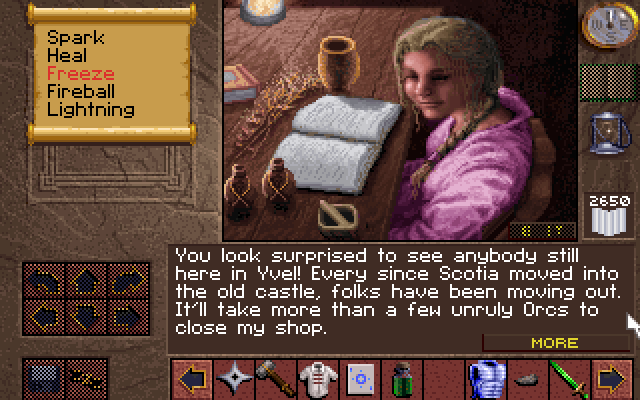This screenshot has width=640, height=400.
Task: Click the inventory bar's right arrow button
Action: [610, 379]
